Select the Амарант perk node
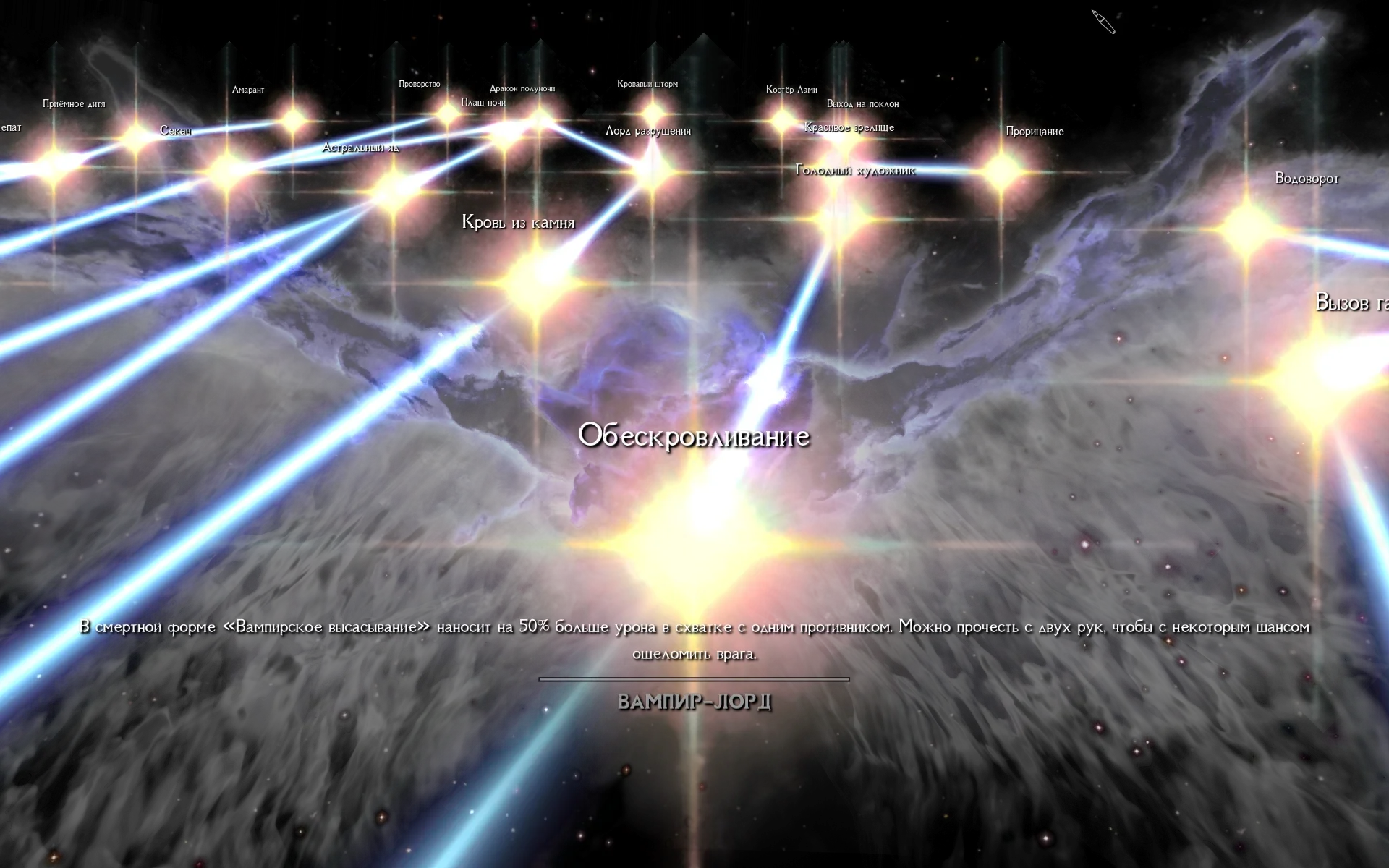The image size is (1389, 868). point(293,120)
